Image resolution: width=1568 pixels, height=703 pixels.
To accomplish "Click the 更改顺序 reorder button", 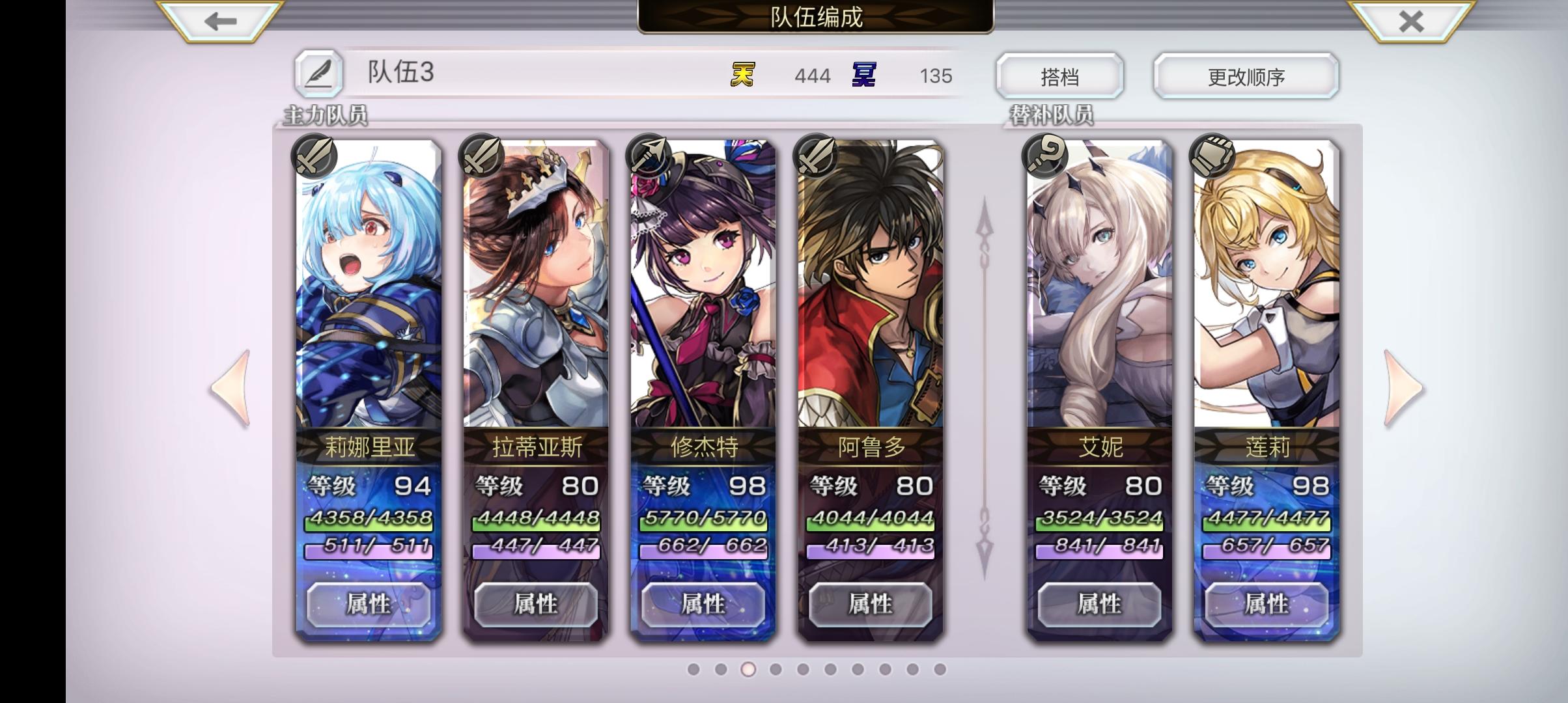I will 1246,76.
